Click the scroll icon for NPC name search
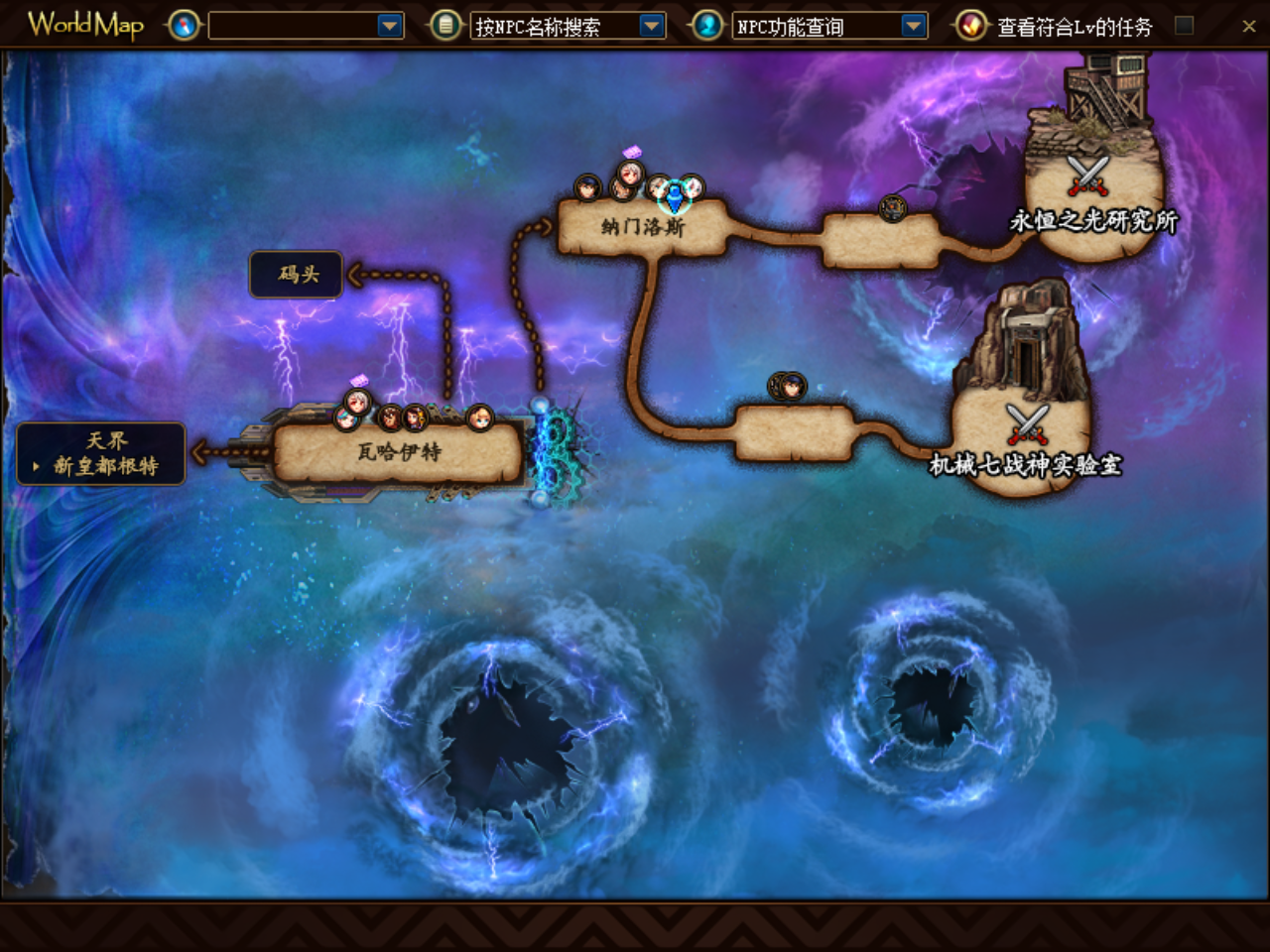 point(445,26)
